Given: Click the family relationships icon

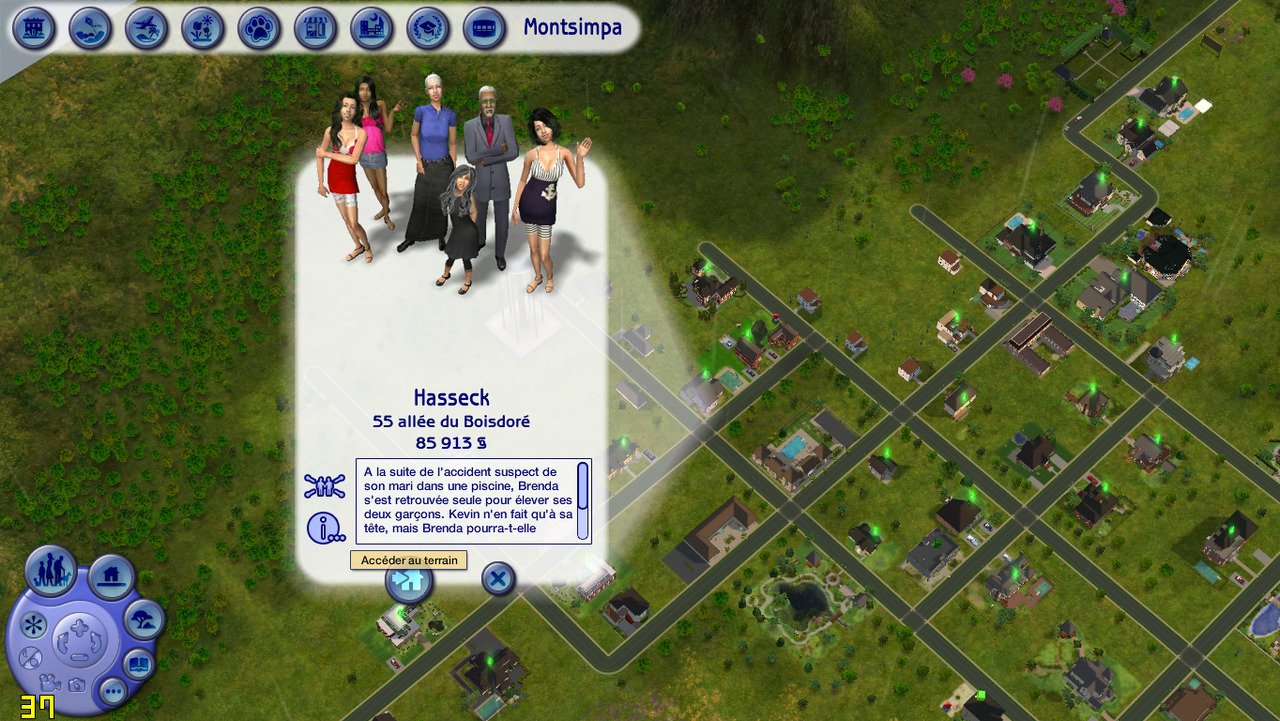Looking at the screenshot, I should [x=324, y=487].
